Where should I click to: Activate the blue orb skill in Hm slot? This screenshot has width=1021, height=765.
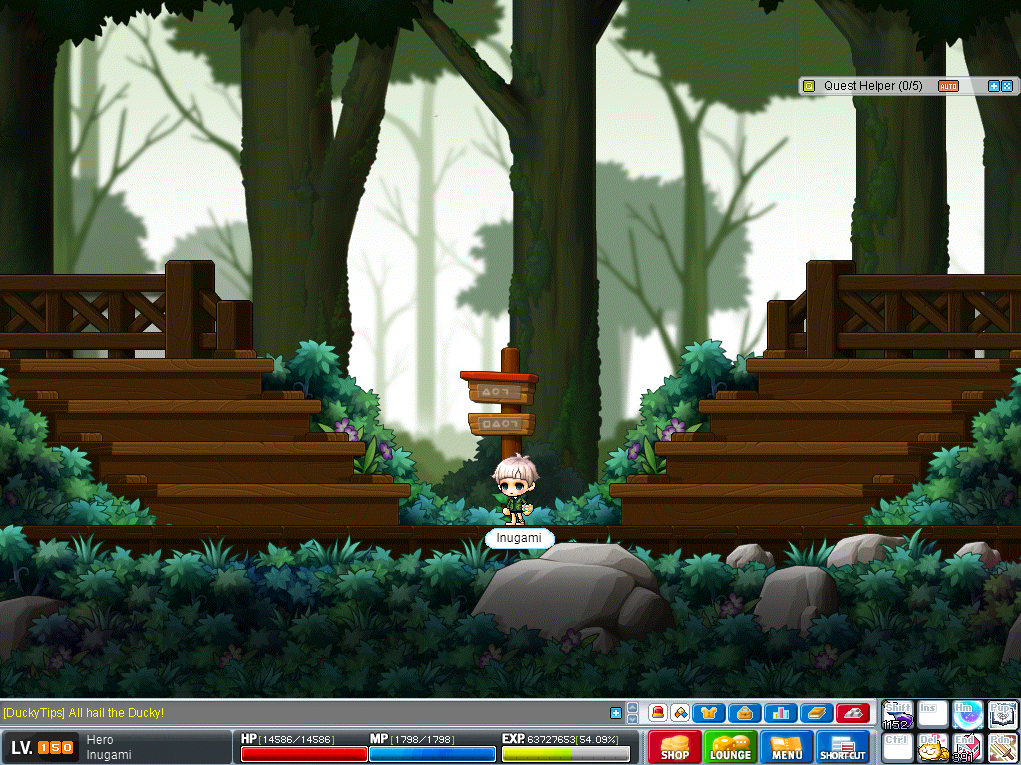pyautogui.click(x=966, y=715)
